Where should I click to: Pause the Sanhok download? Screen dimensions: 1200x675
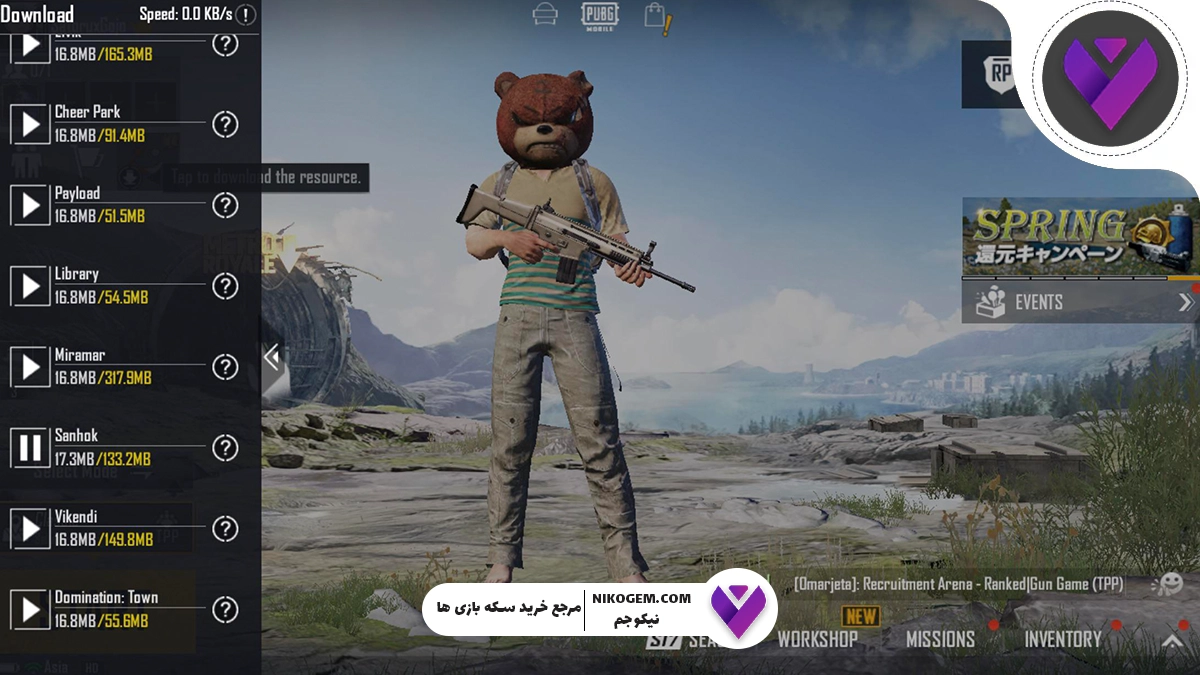(30, 447)
